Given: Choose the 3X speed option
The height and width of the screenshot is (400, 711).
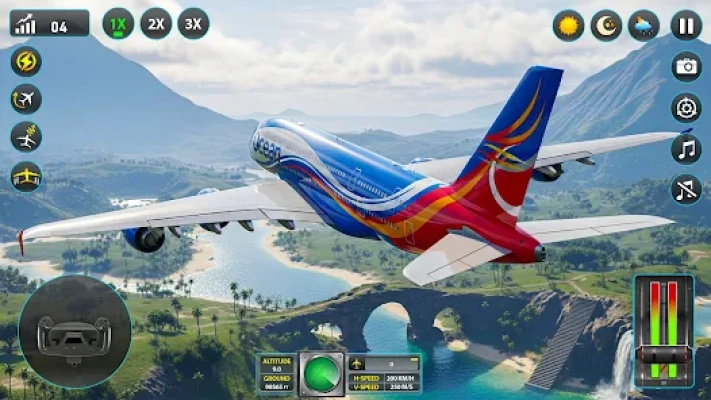Looking at the screenshot, I should (x=193, y=23).
